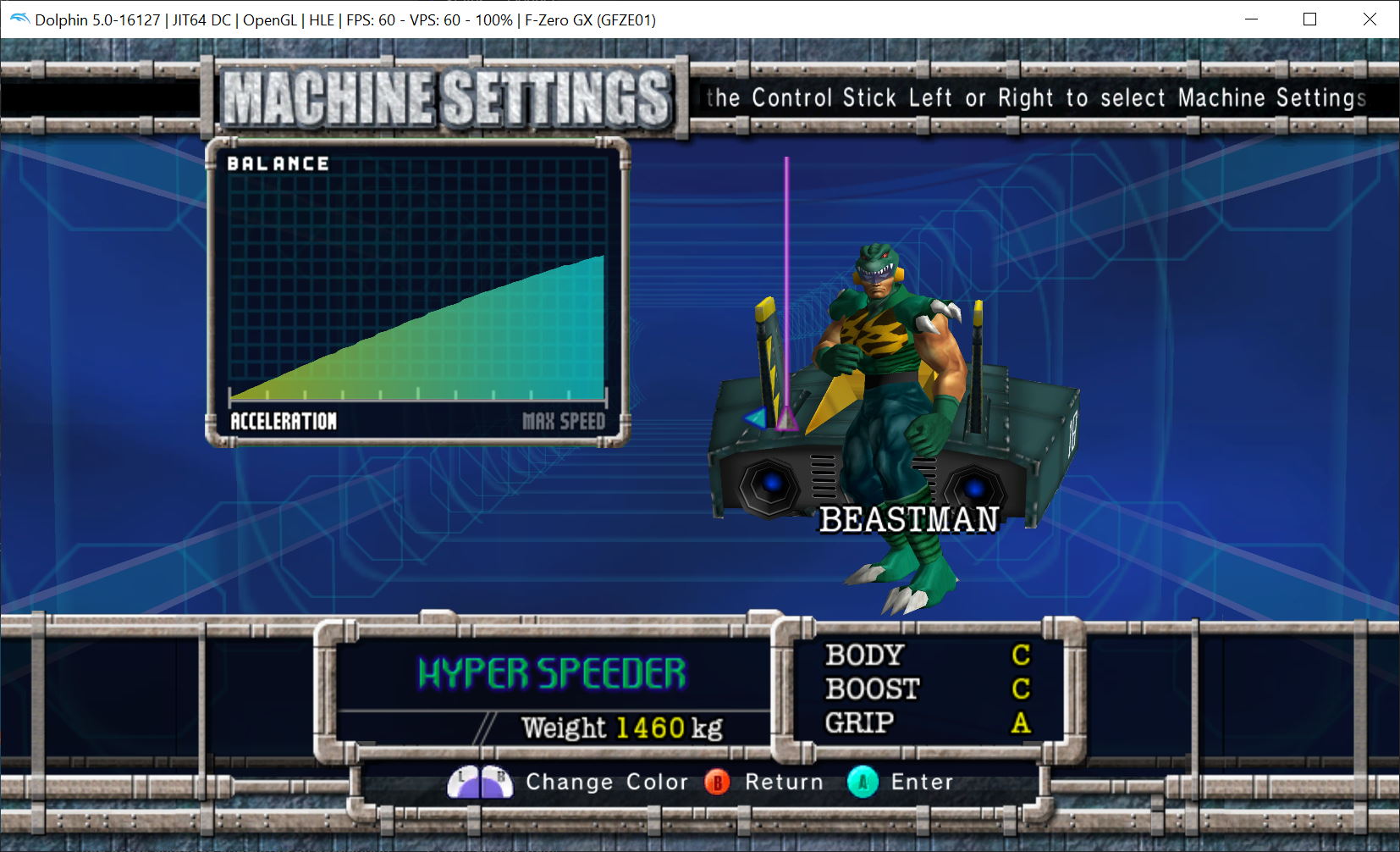Click the blue left arrow beside the marker
This screenshot has width=1400, height=852.
click(755, 417)
